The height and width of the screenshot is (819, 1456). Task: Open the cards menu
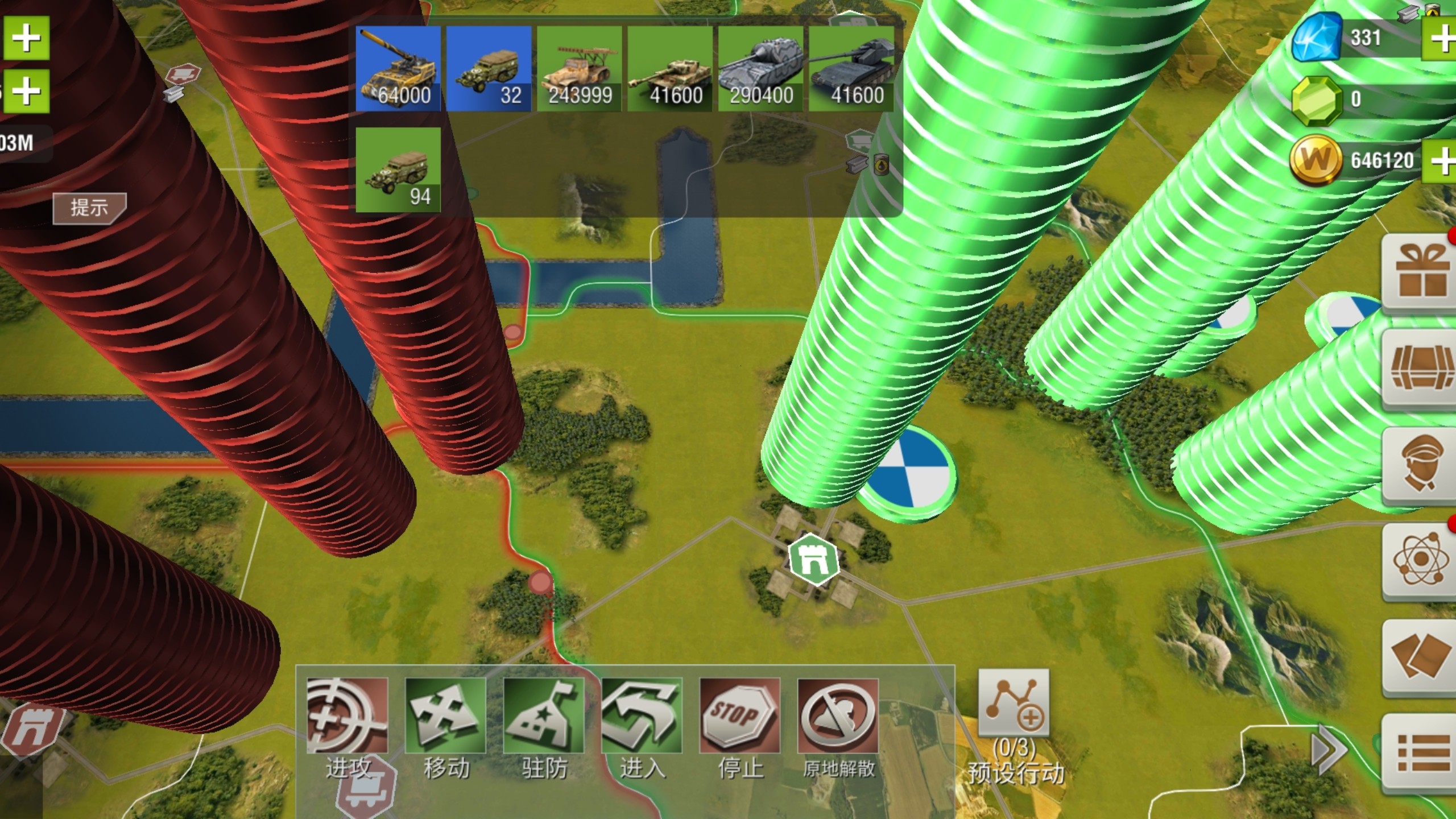[1420, 656]
